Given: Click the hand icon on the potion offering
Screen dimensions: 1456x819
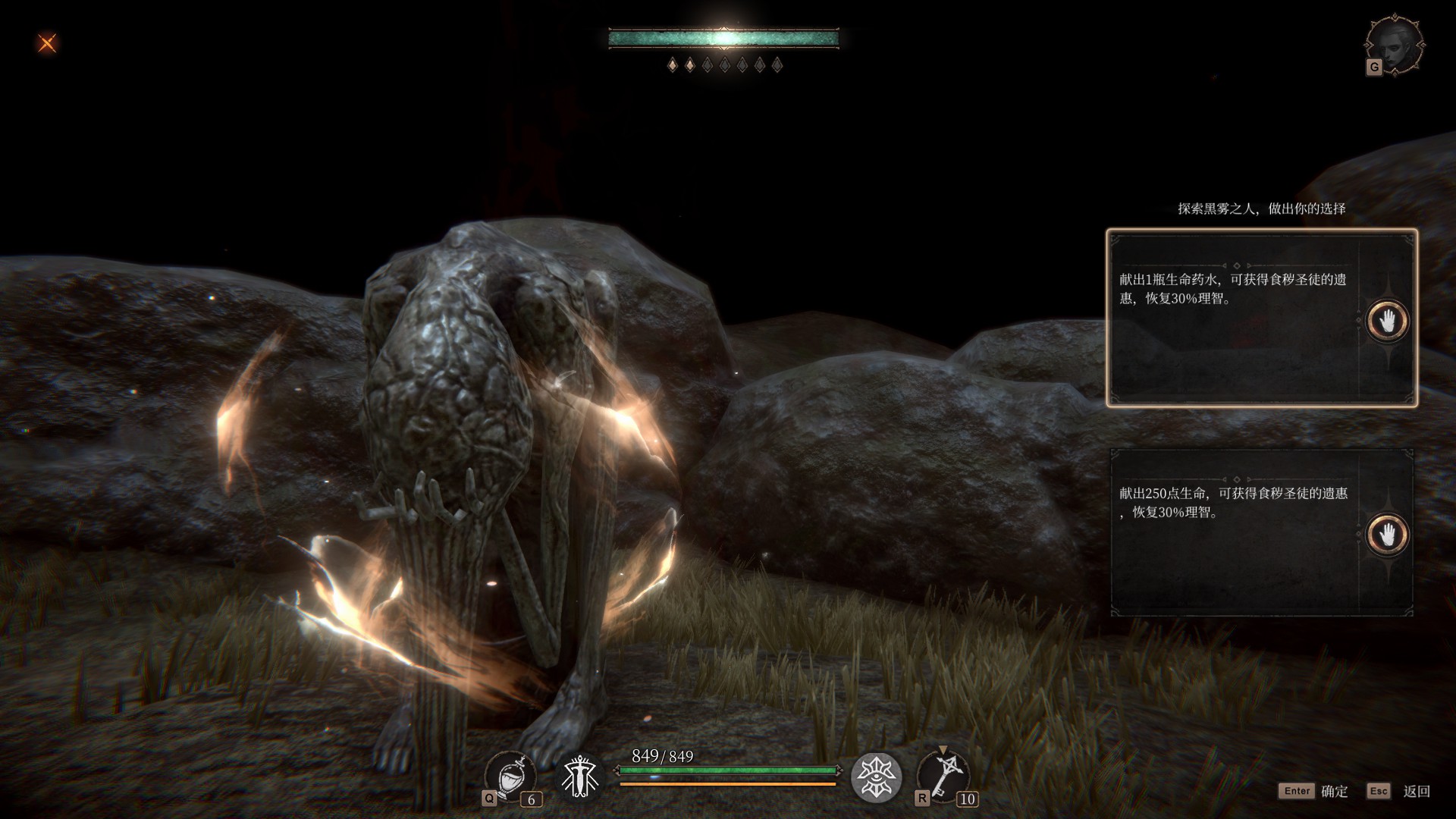Looking at the screenshot, I should coord(1387,321).
